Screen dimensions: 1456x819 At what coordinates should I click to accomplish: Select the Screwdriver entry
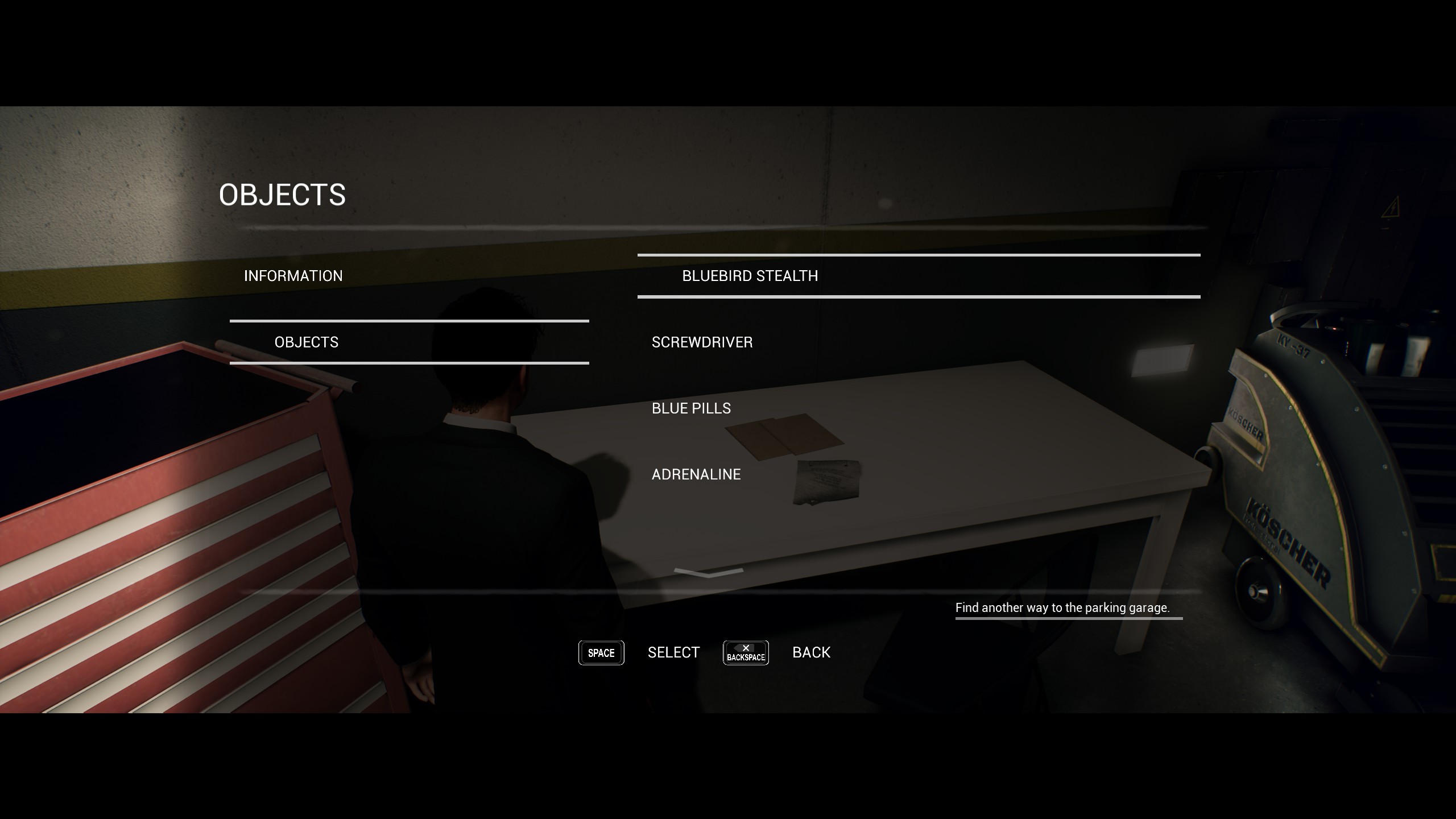click(702, 342)
